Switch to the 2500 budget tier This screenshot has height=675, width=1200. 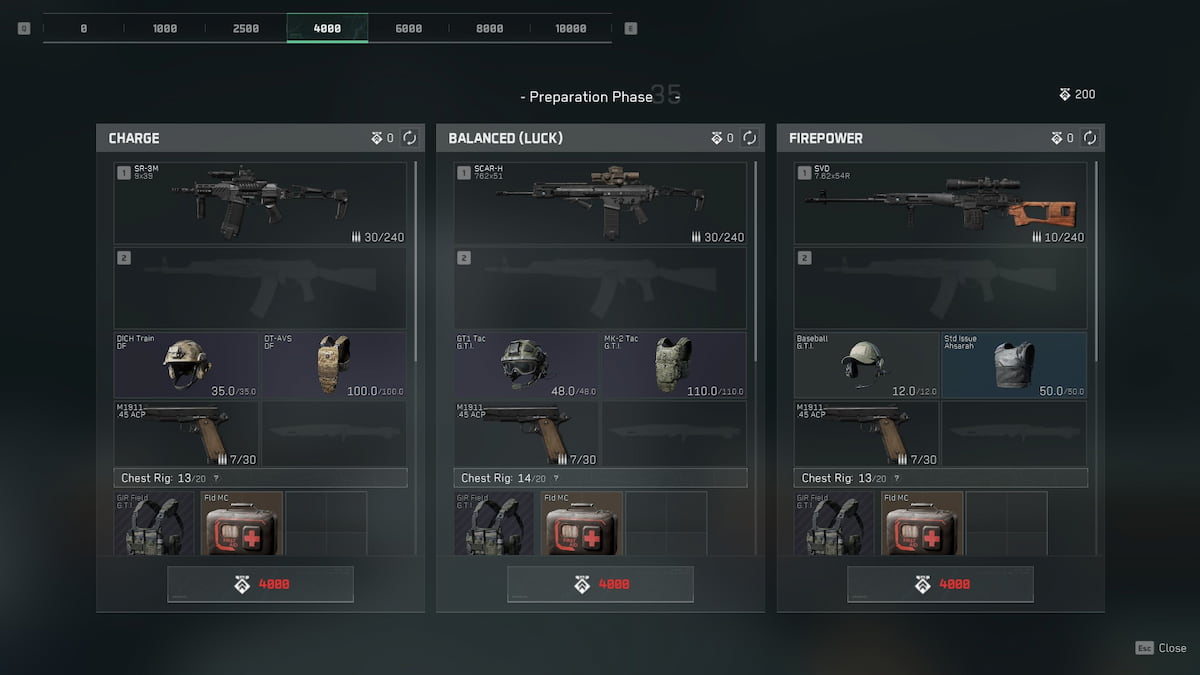[246, 28]
